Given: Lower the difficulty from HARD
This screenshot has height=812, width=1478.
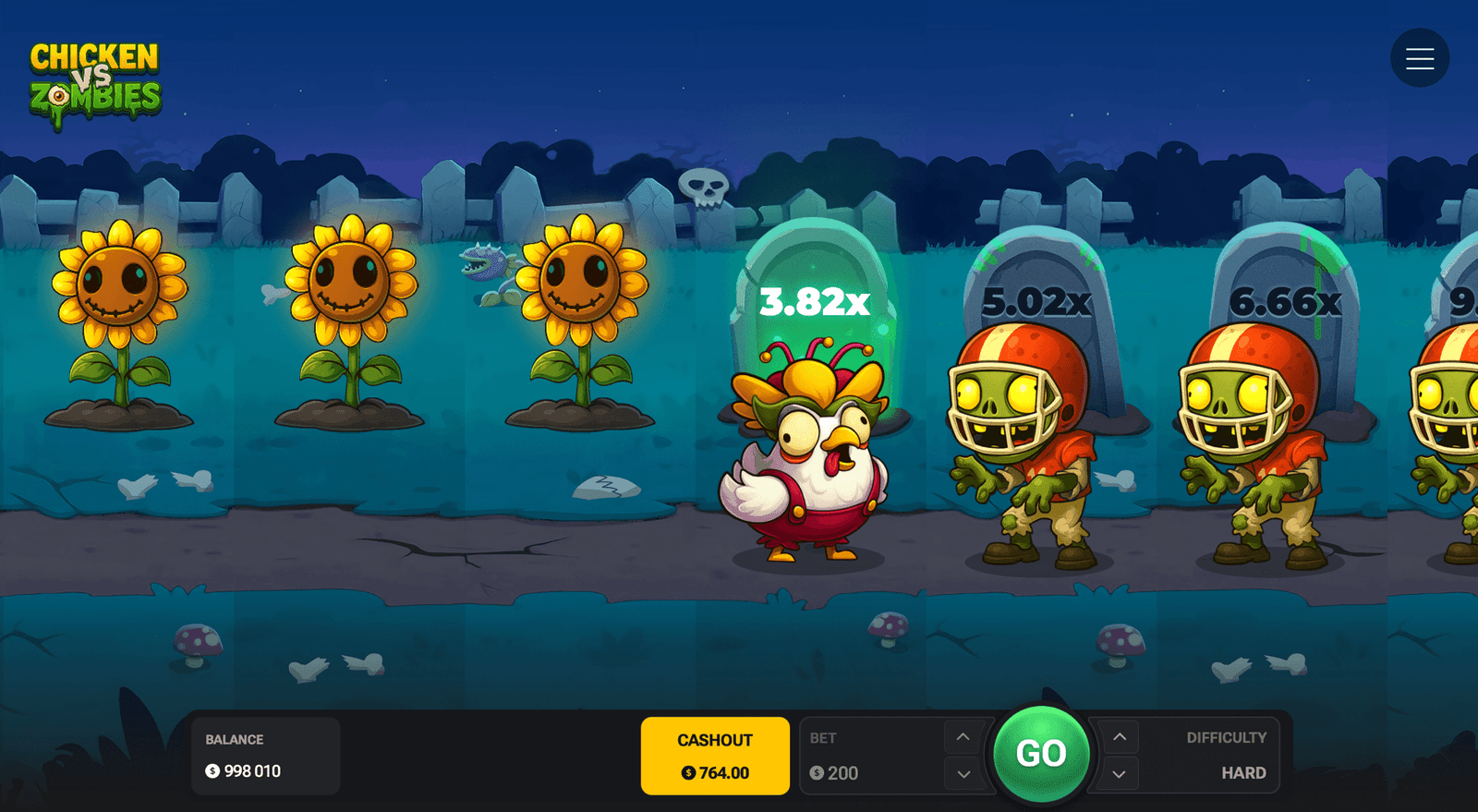Looking at the screenshot, I should [x=1118, y=774].
